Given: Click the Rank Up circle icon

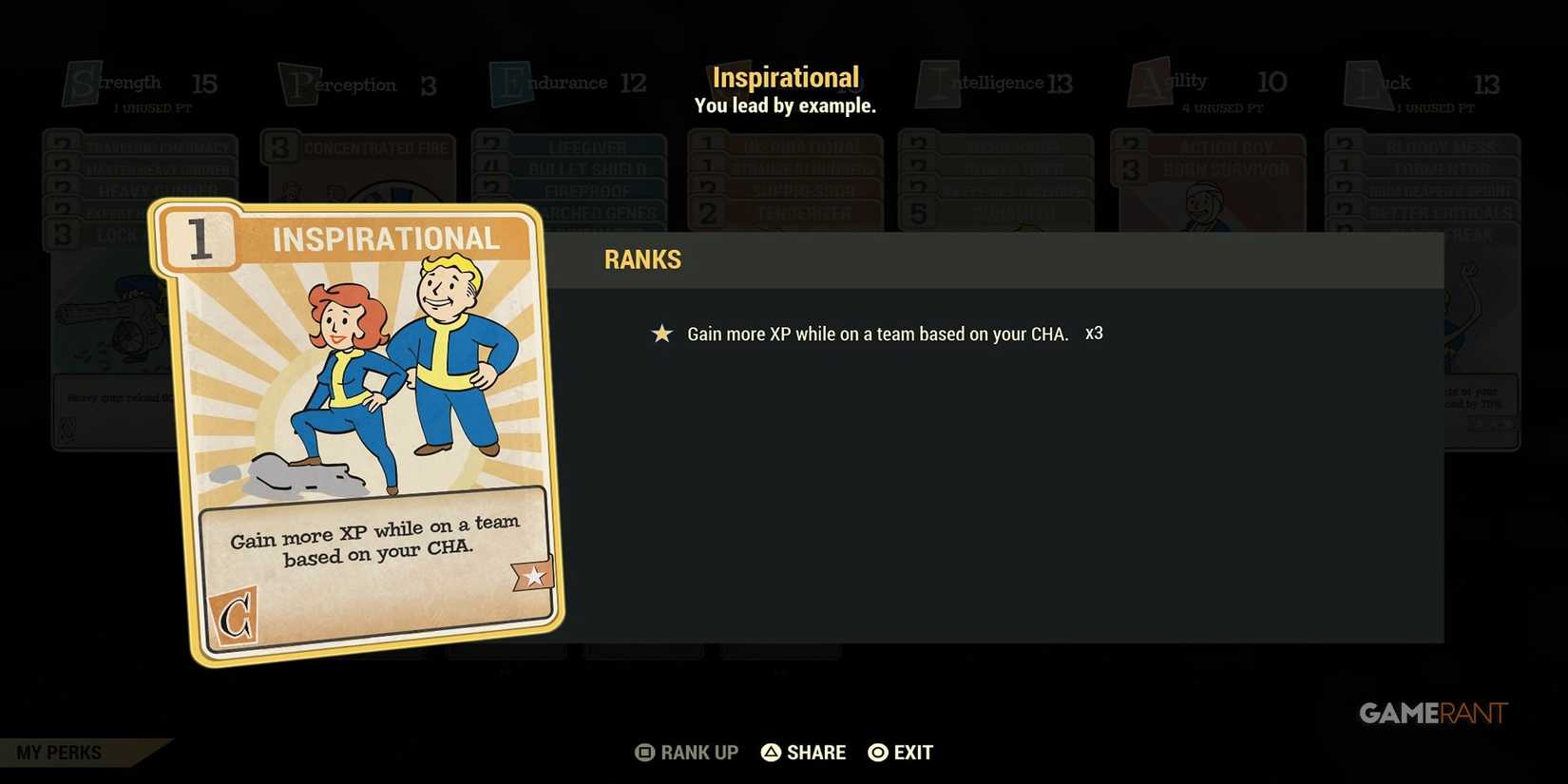Looking at the screenshot, I should pyautogui.click(x=644, y=753).
